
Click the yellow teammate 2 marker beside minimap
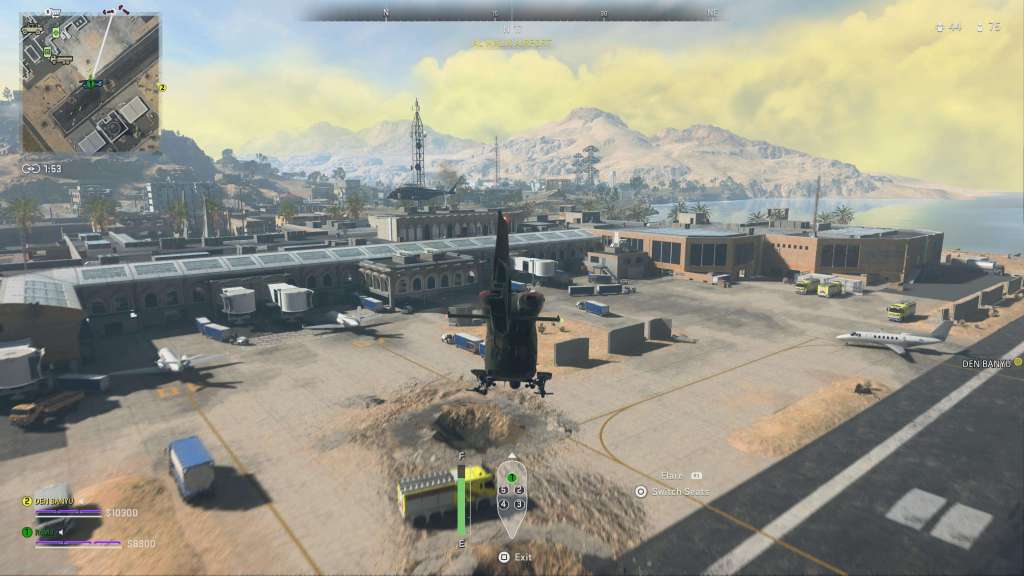point(163,88)
